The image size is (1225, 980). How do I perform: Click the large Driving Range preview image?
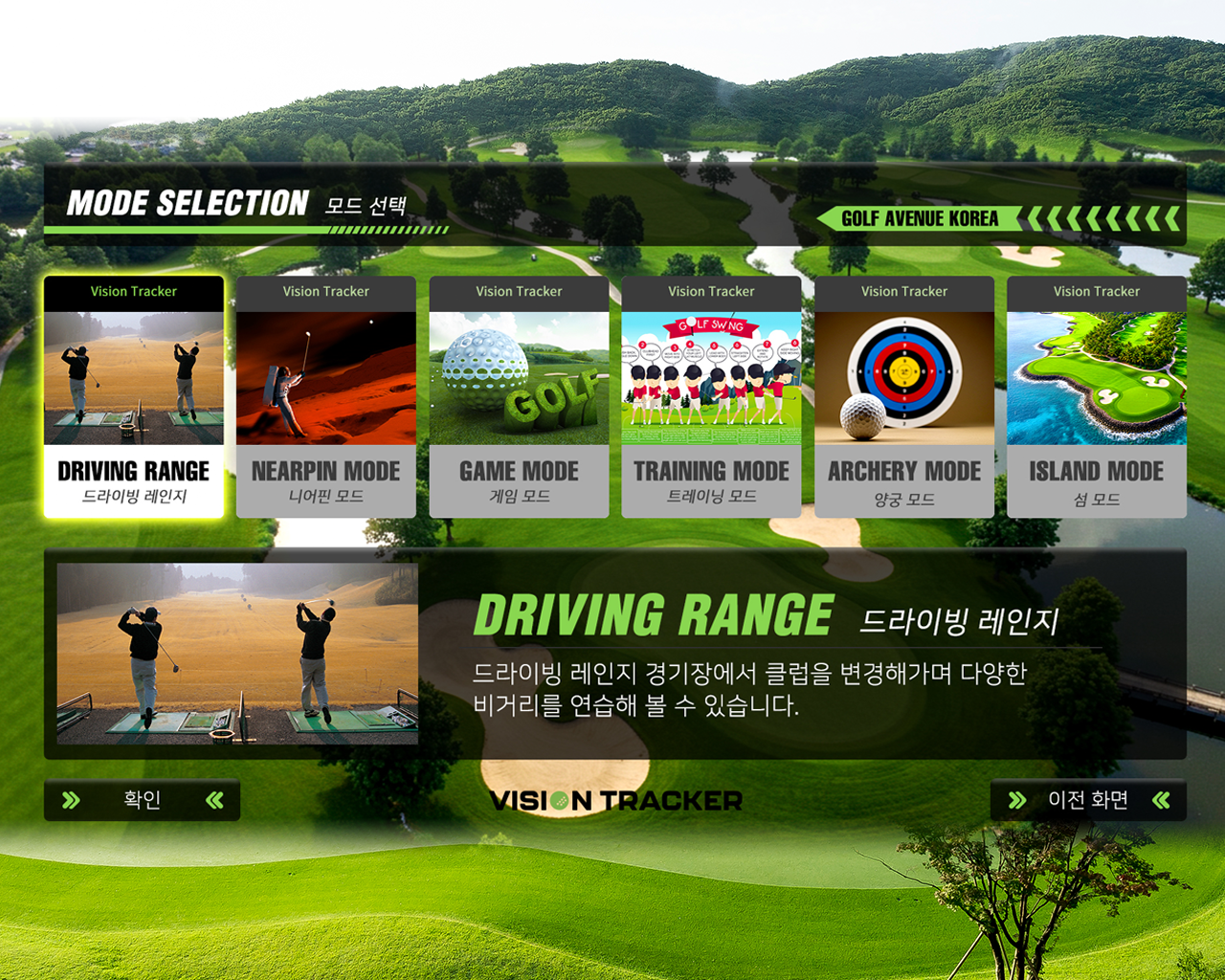click(x=237, y=654)
